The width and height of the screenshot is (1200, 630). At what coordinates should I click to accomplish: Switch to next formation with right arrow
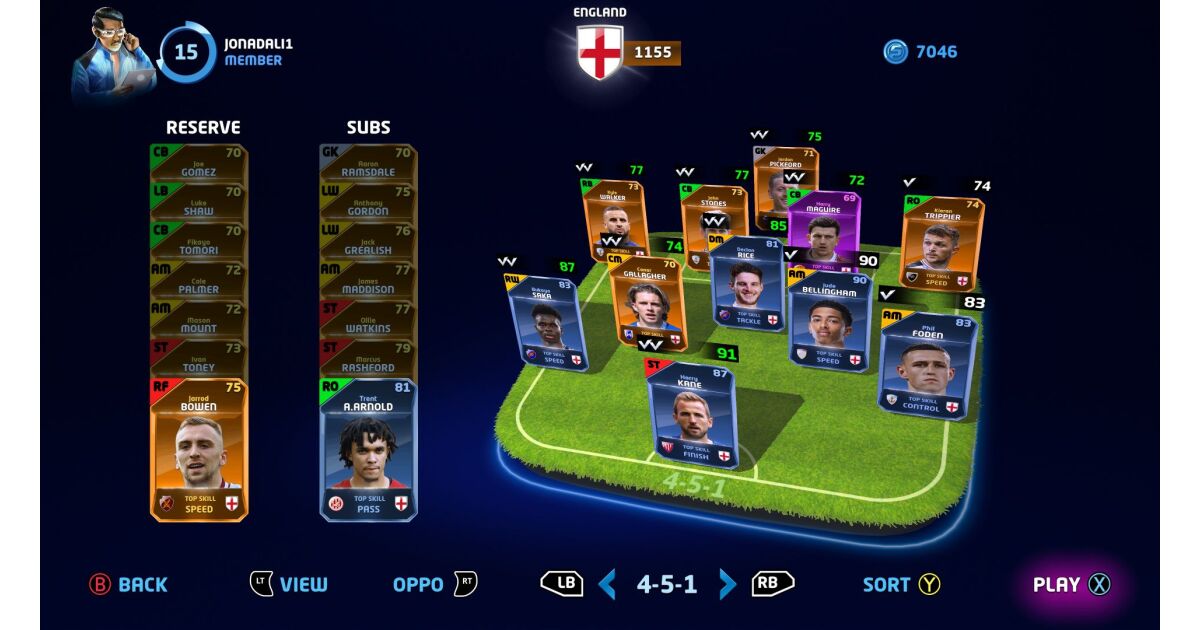(728, 585)
